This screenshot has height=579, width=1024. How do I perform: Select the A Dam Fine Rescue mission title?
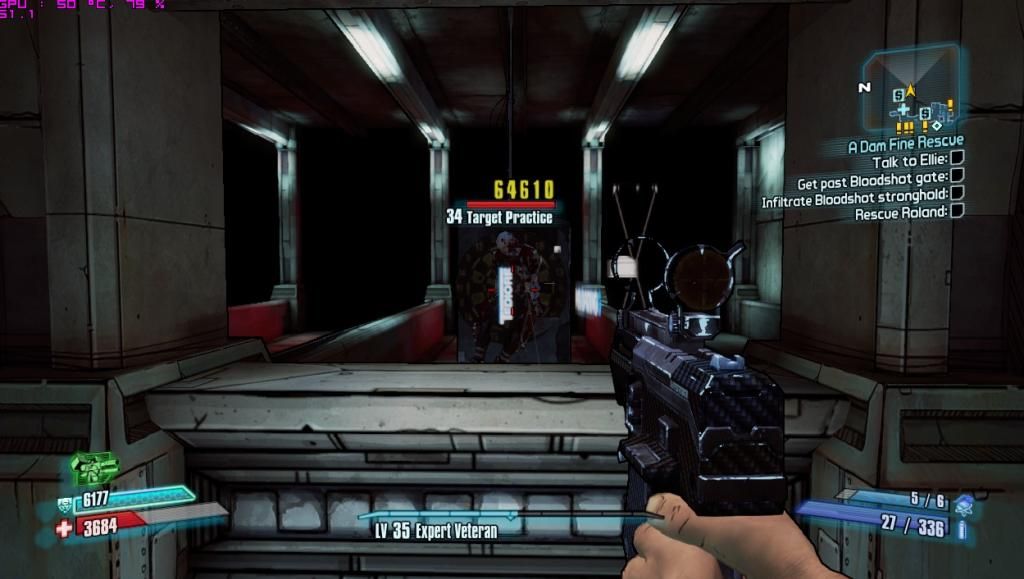click(x=905, y=144)
